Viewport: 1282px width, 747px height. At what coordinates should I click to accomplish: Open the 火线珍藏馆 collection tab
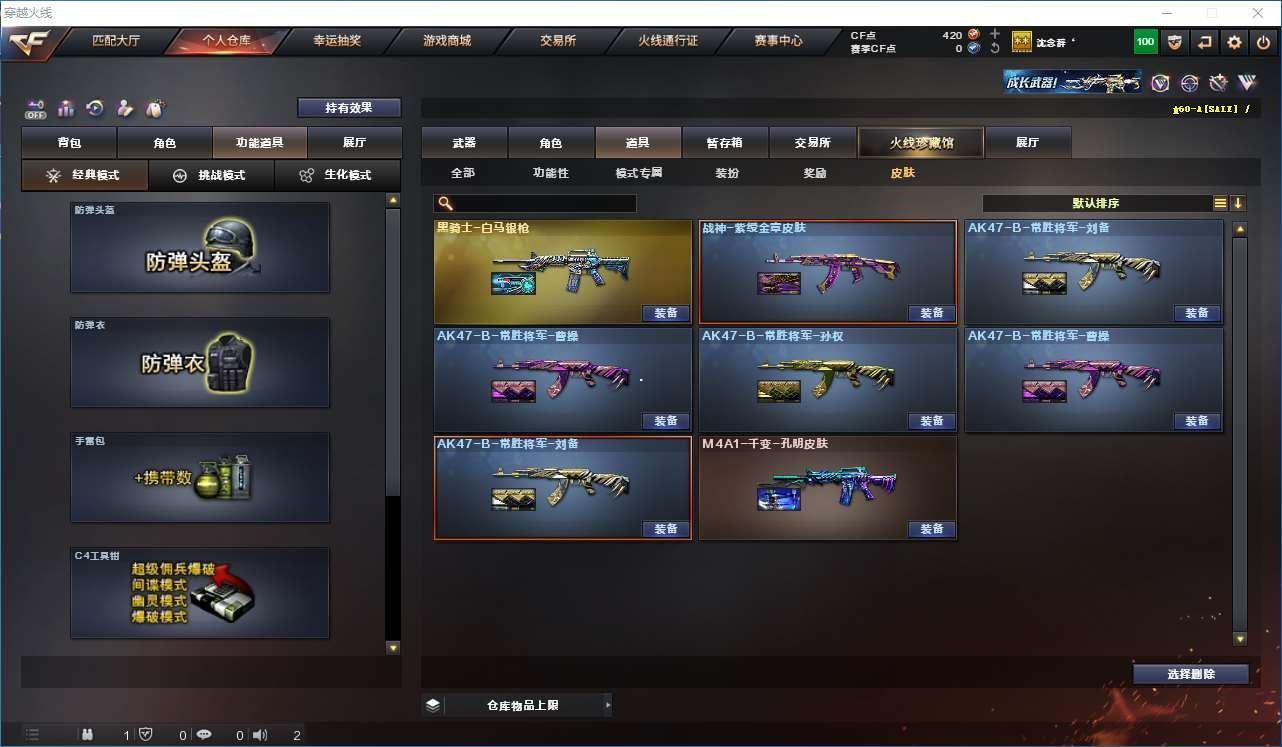[x=921, y=143]
